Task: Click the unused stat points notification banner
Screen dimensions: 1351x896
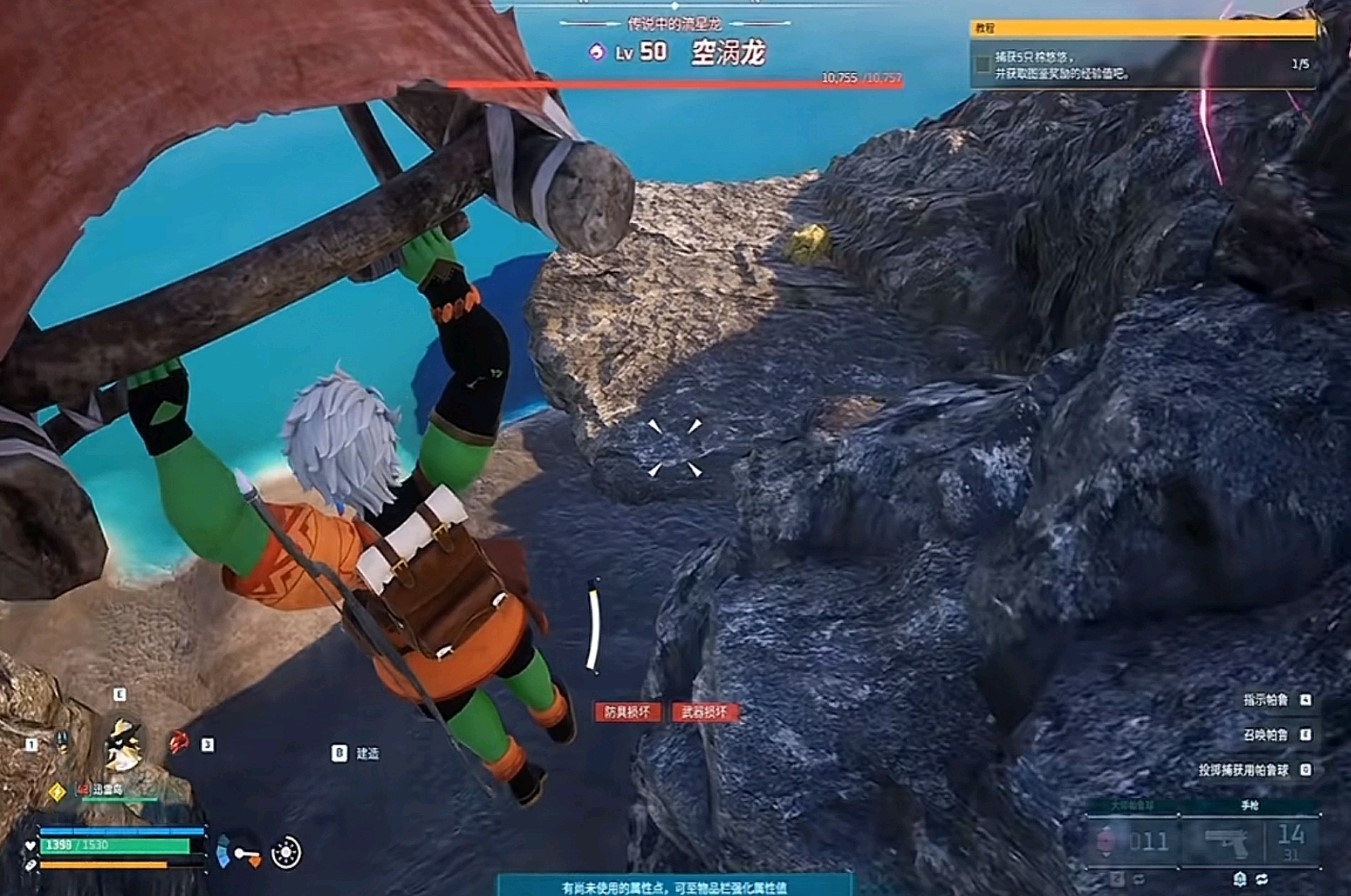Action: (676, 886)
